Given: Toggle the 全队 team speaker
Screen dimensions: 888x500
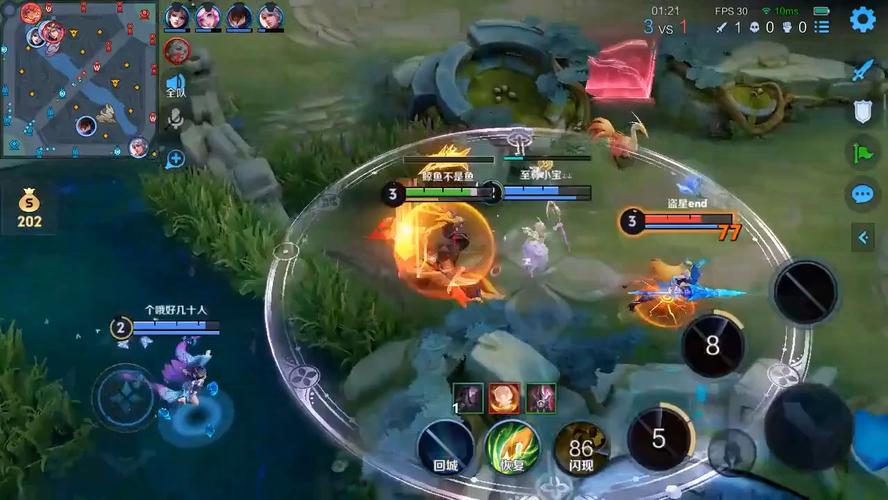Looking at the screenshot, I should (x=175, y=85).
